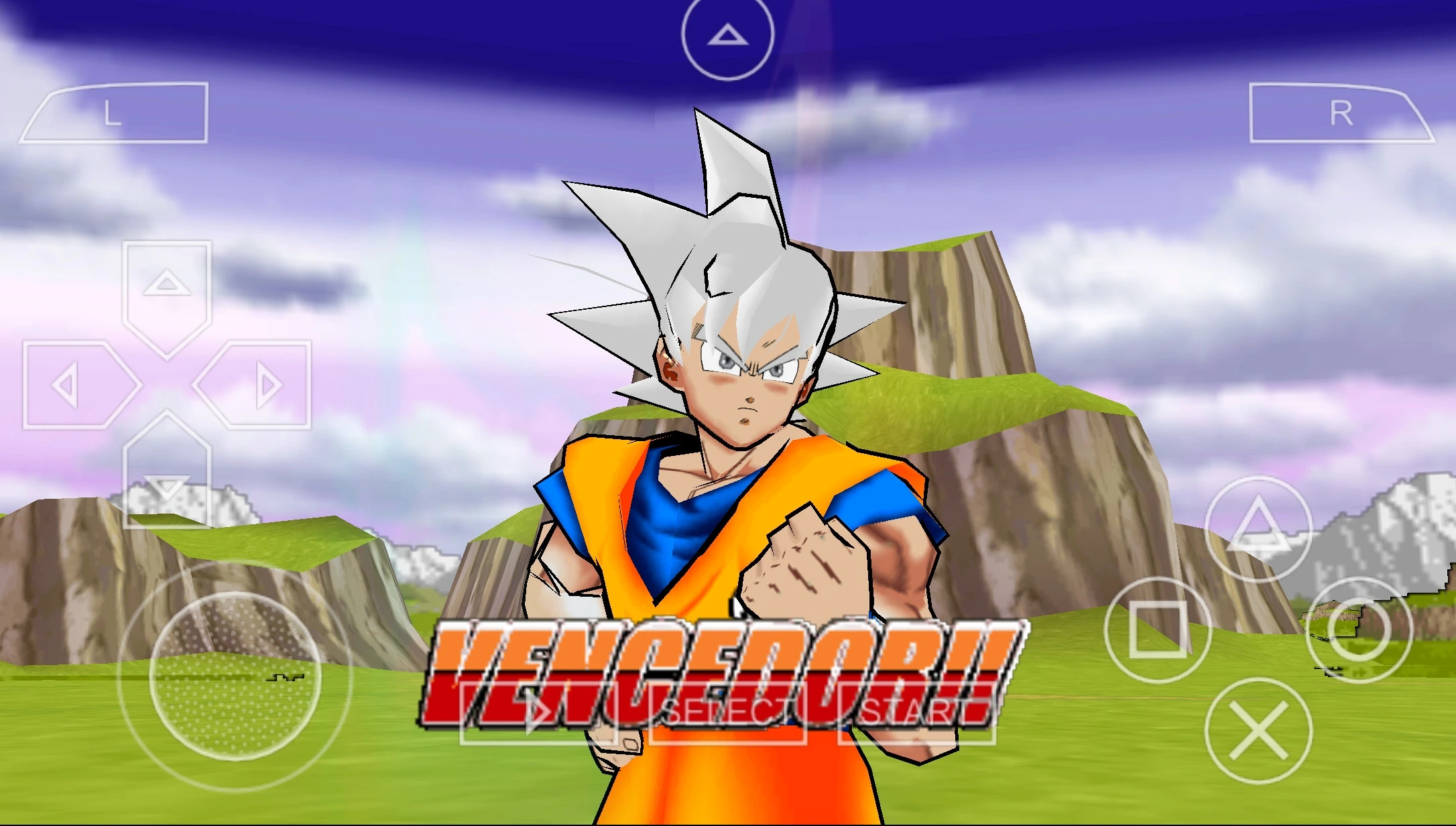Screen dimensions: 1456x826
Task: Tap the D-pad left arrow
Action: 72,386
